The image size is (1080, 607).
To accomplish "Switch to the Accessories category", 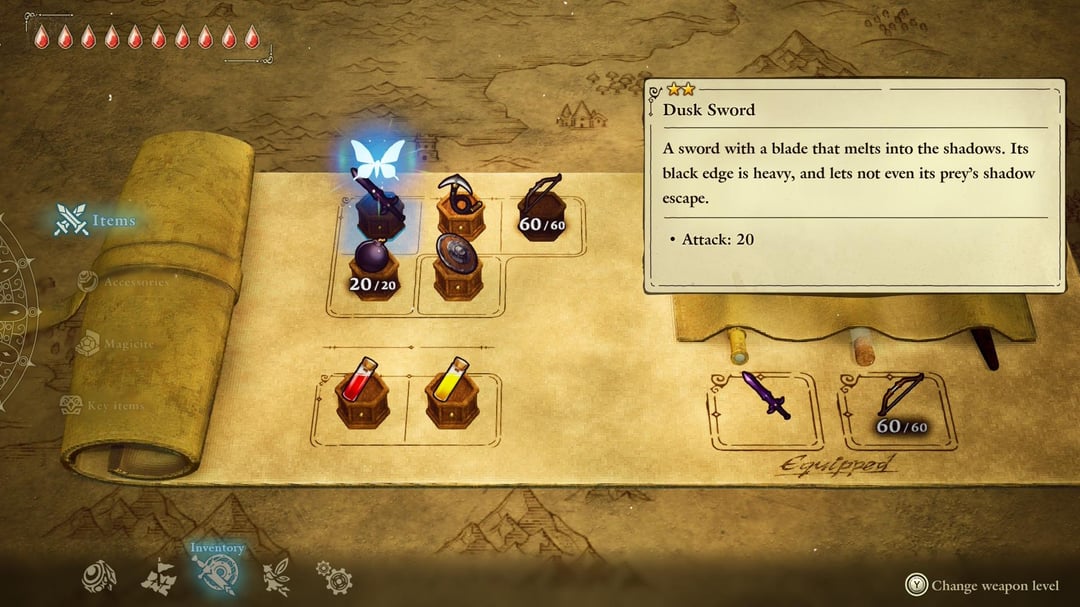I will pyautogui.click(x=125, y=282).
